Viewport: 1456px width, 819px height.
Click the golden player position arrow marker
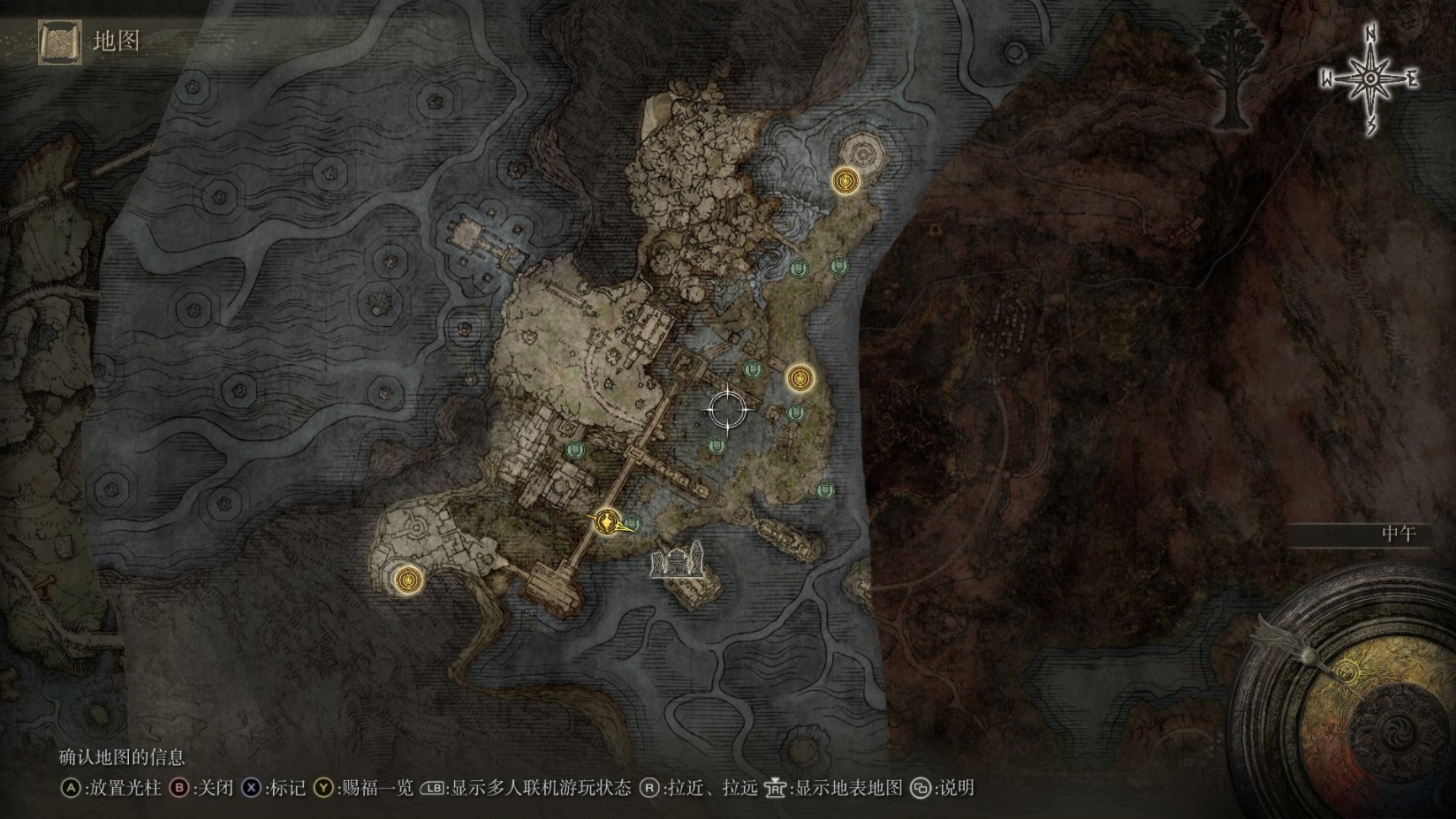[607, 522]
